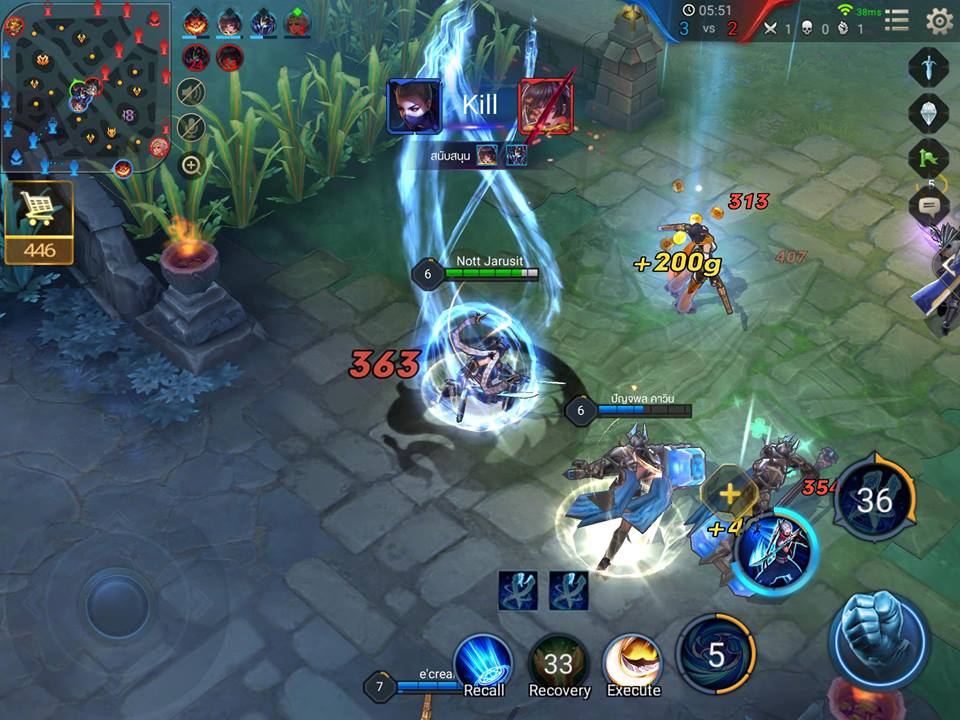Click the magnifier plus zoom icon
This screenshot has height=720, width=960.
(x=191, y=165)
